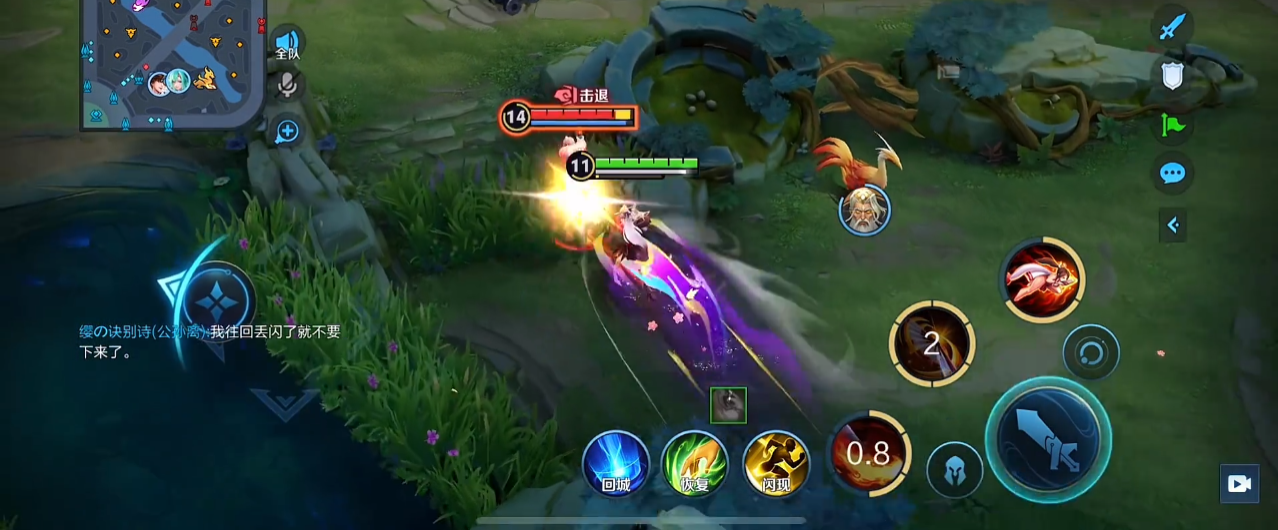Use the 恢复 heal ability

click(695, 464)
